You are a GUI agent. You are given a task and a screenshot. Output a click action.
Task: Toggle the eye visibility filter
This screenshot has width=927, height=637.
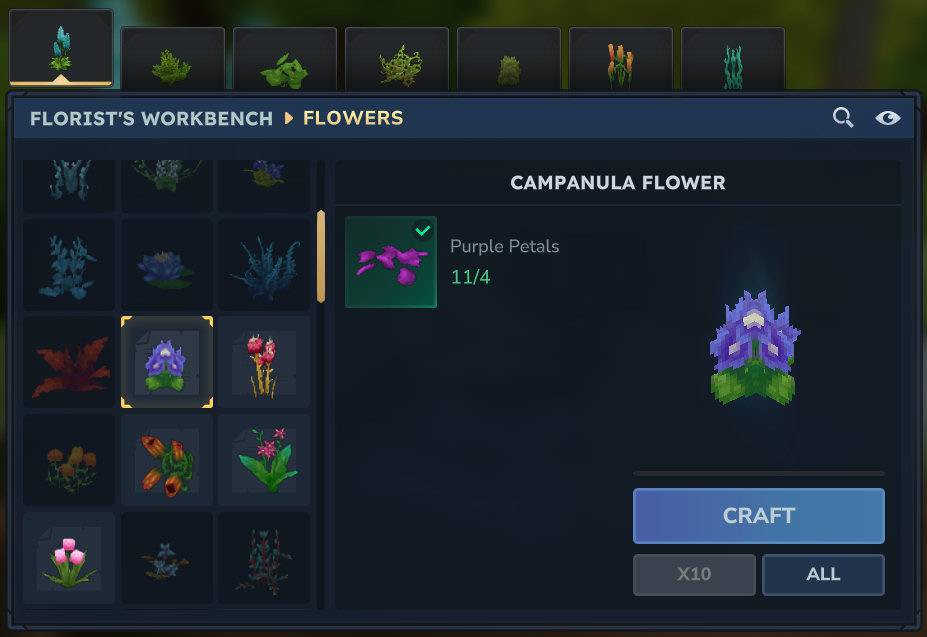(x=887, y=118)
